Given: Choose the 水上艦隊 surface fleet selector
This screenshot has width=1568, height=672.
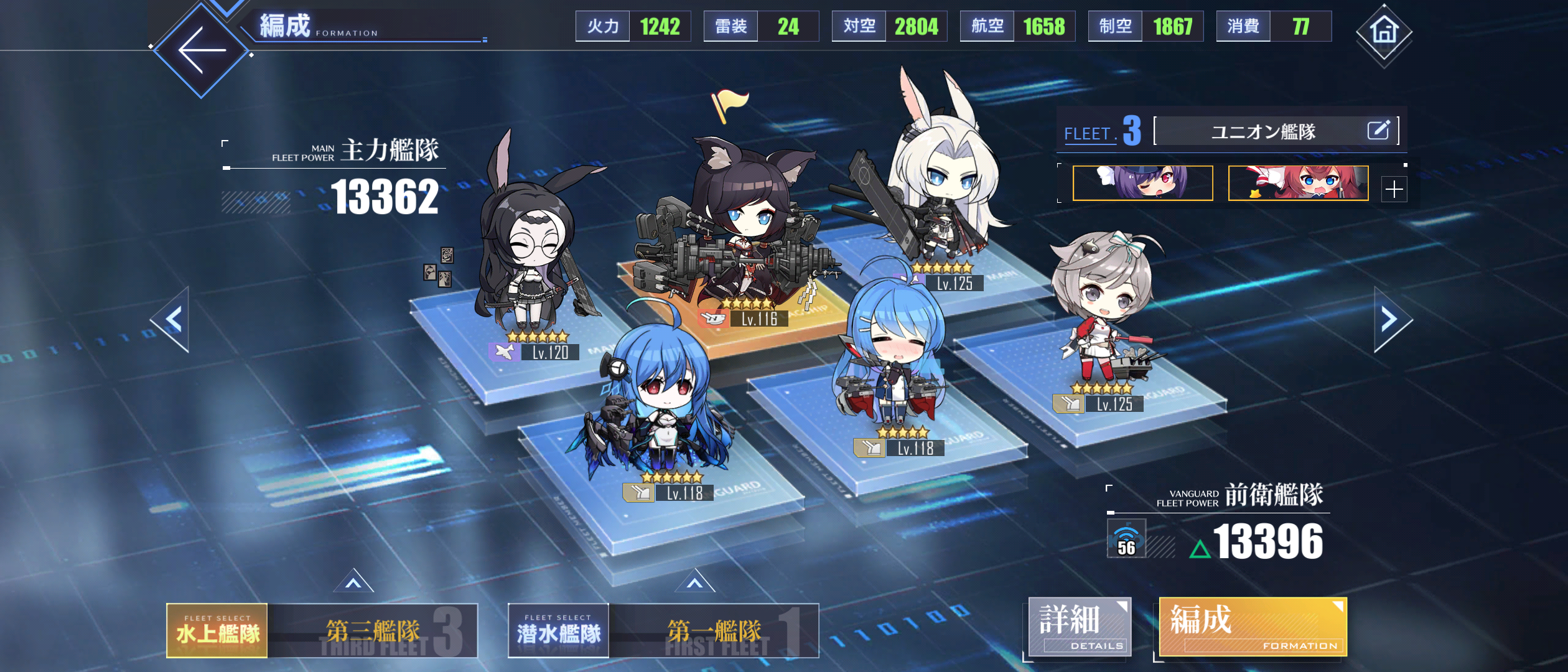Looking at the screenshot, I should click(x=217, y=631).
